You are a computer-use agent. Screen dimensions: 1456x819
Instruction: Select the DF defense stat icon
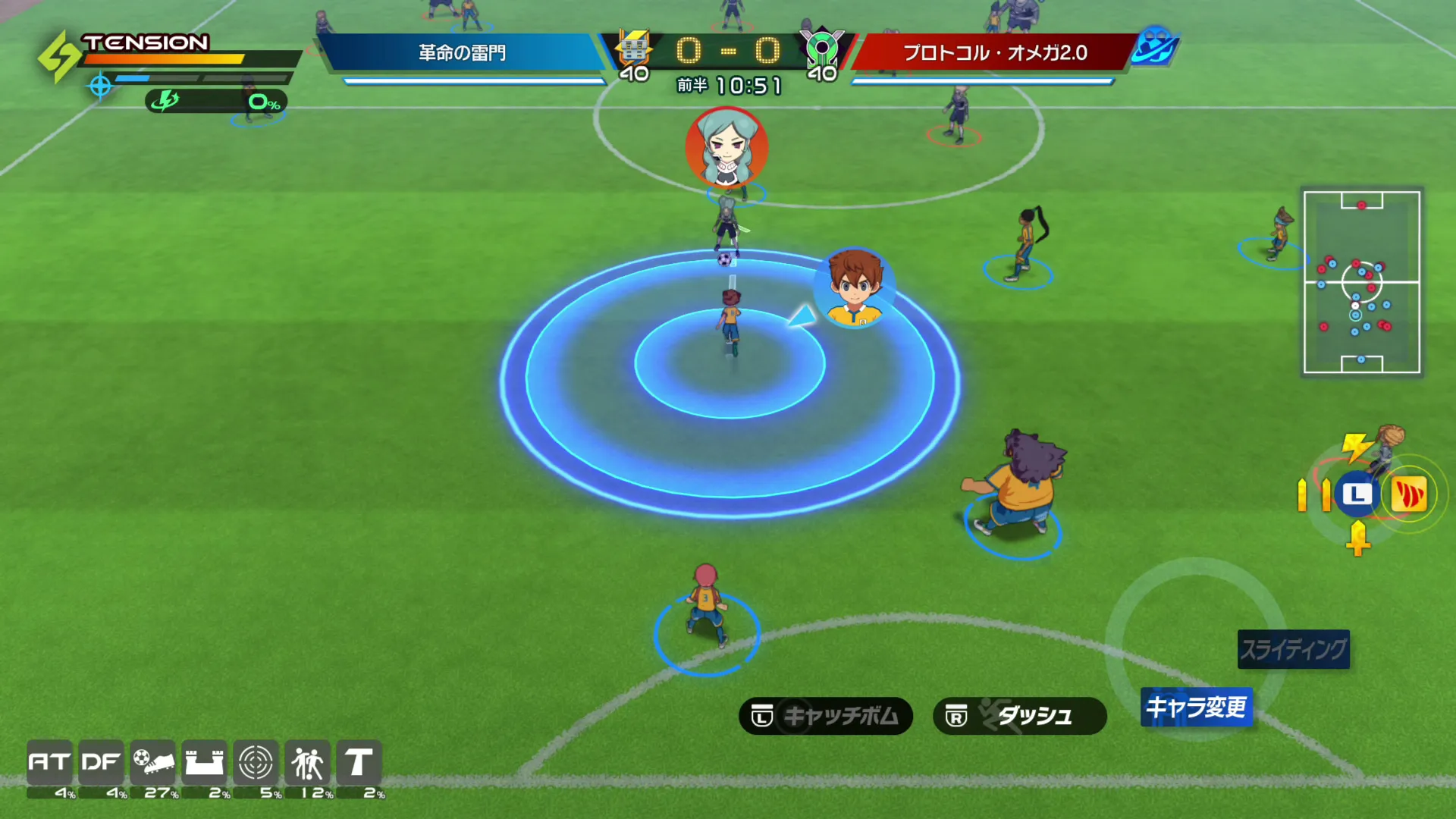[101, 762]
